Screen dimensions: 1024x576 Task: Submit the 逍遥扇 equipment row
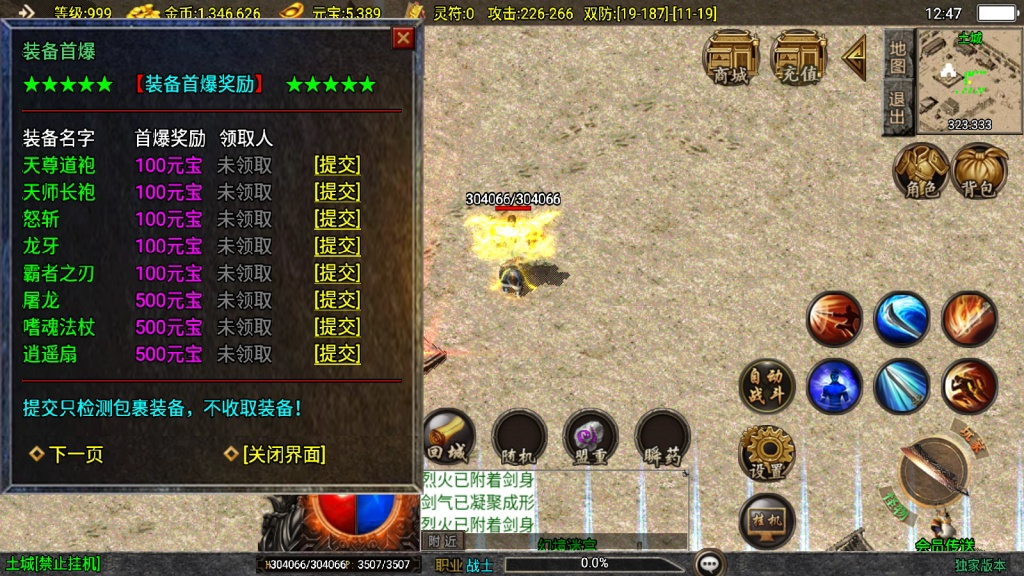tap(337, 354)
